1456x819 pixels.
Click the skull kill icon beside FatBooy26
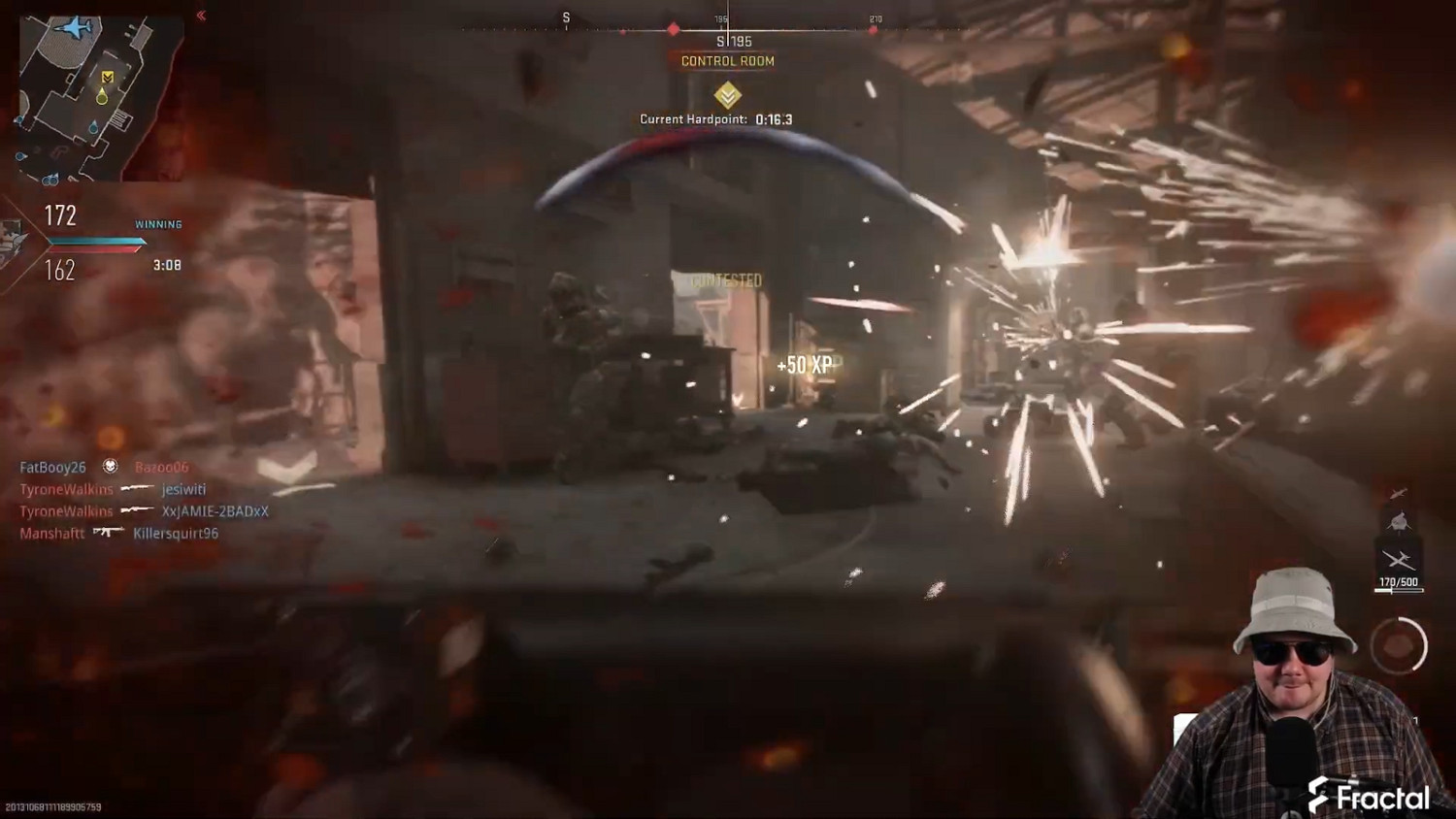(111, 467)
